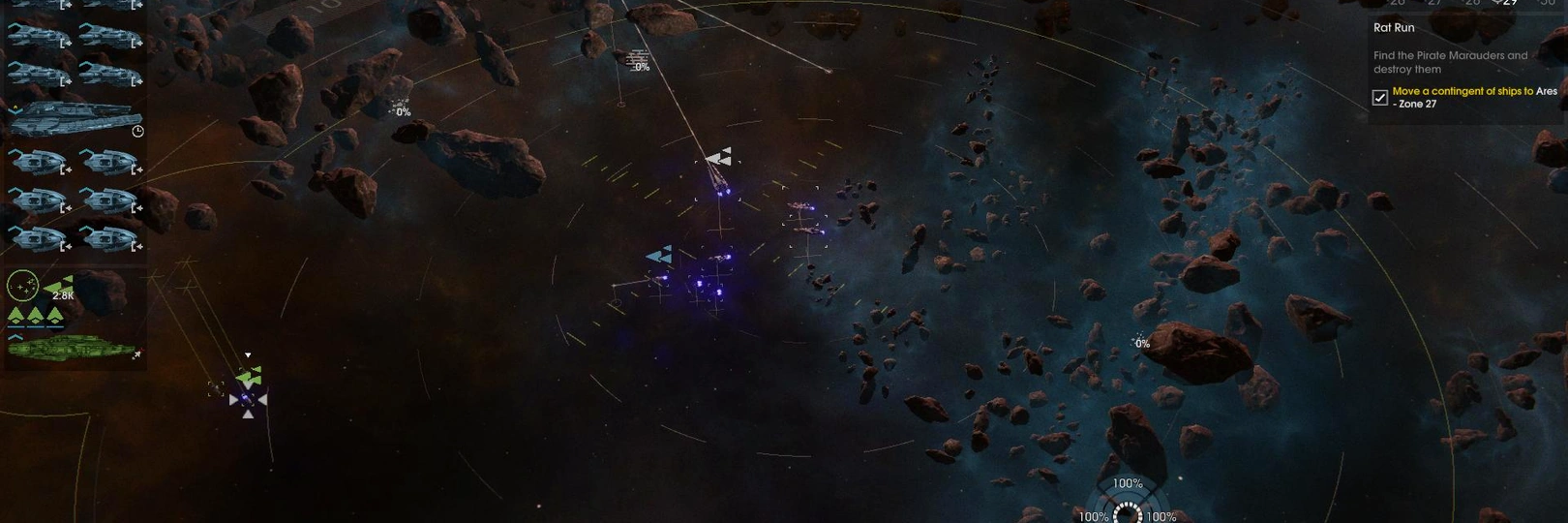Image resolution: width=1568 pixels, height=523 pixels.
Task: Select the green fleet marker with white arrows
Action: tap(249, 376)
